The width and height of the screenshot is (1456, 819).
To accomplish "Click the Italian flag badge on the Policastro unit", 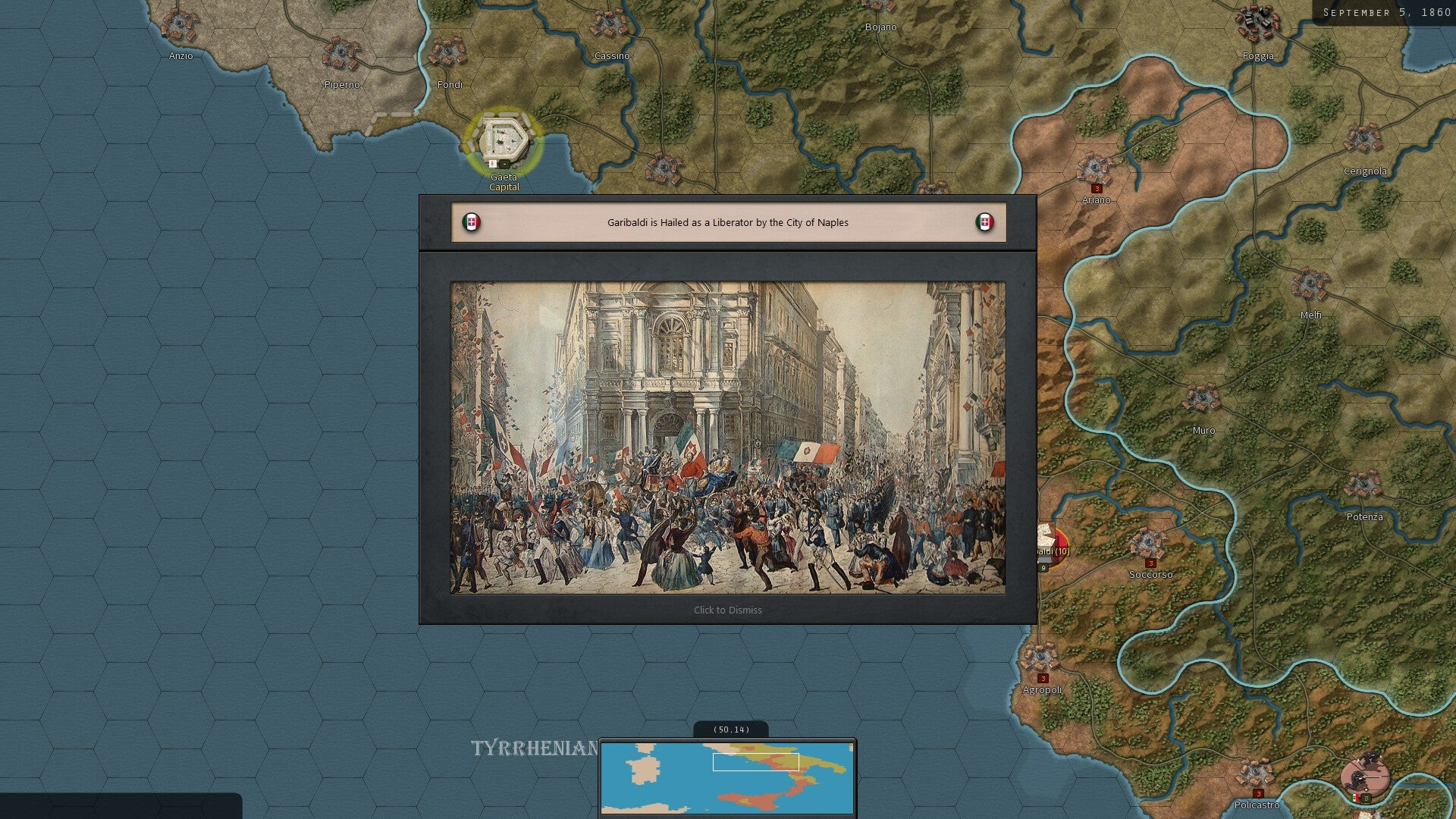I will (x=1354, y=799).
